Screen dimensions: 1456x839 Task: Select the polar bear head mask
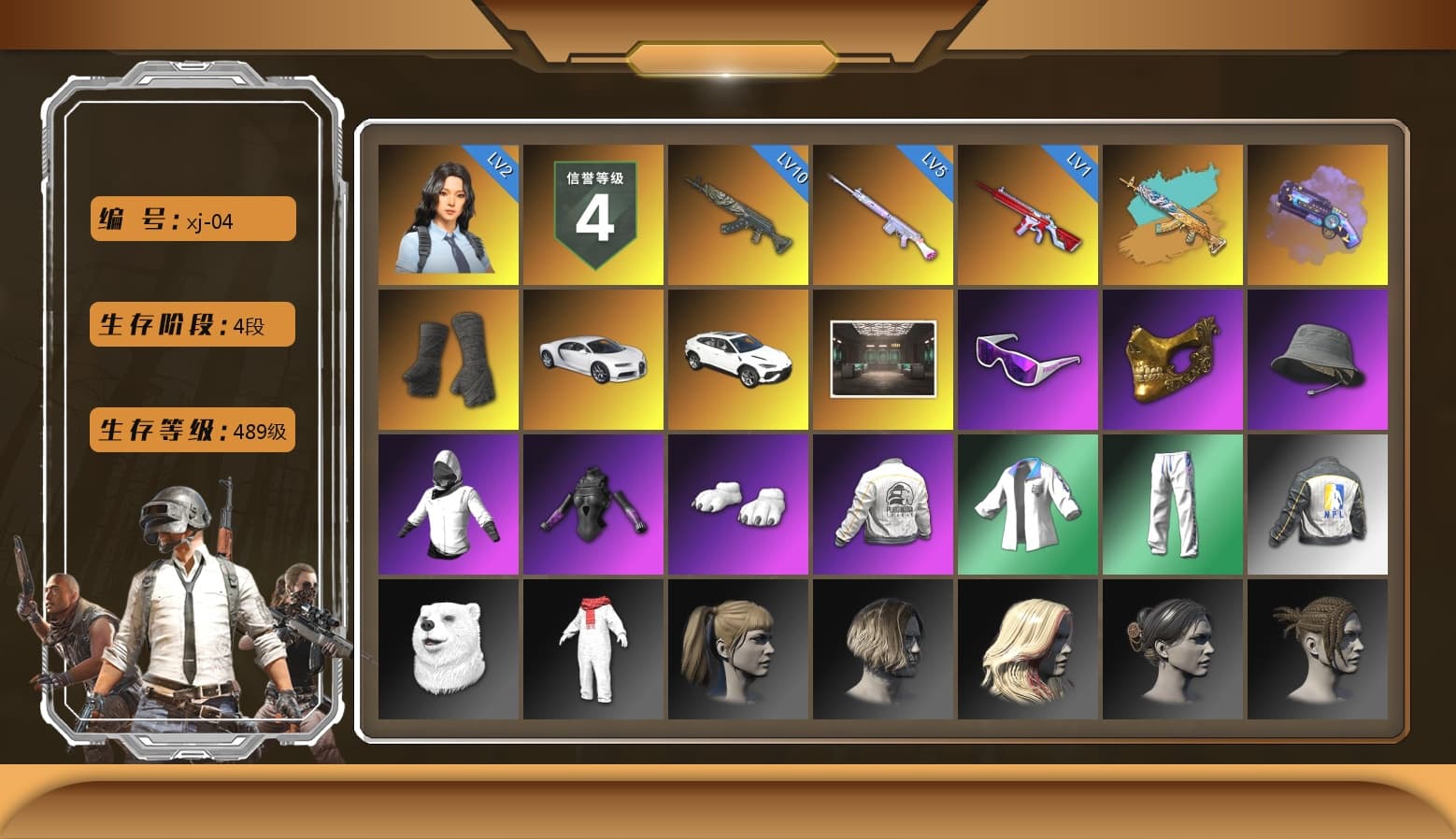coord(447,649)
